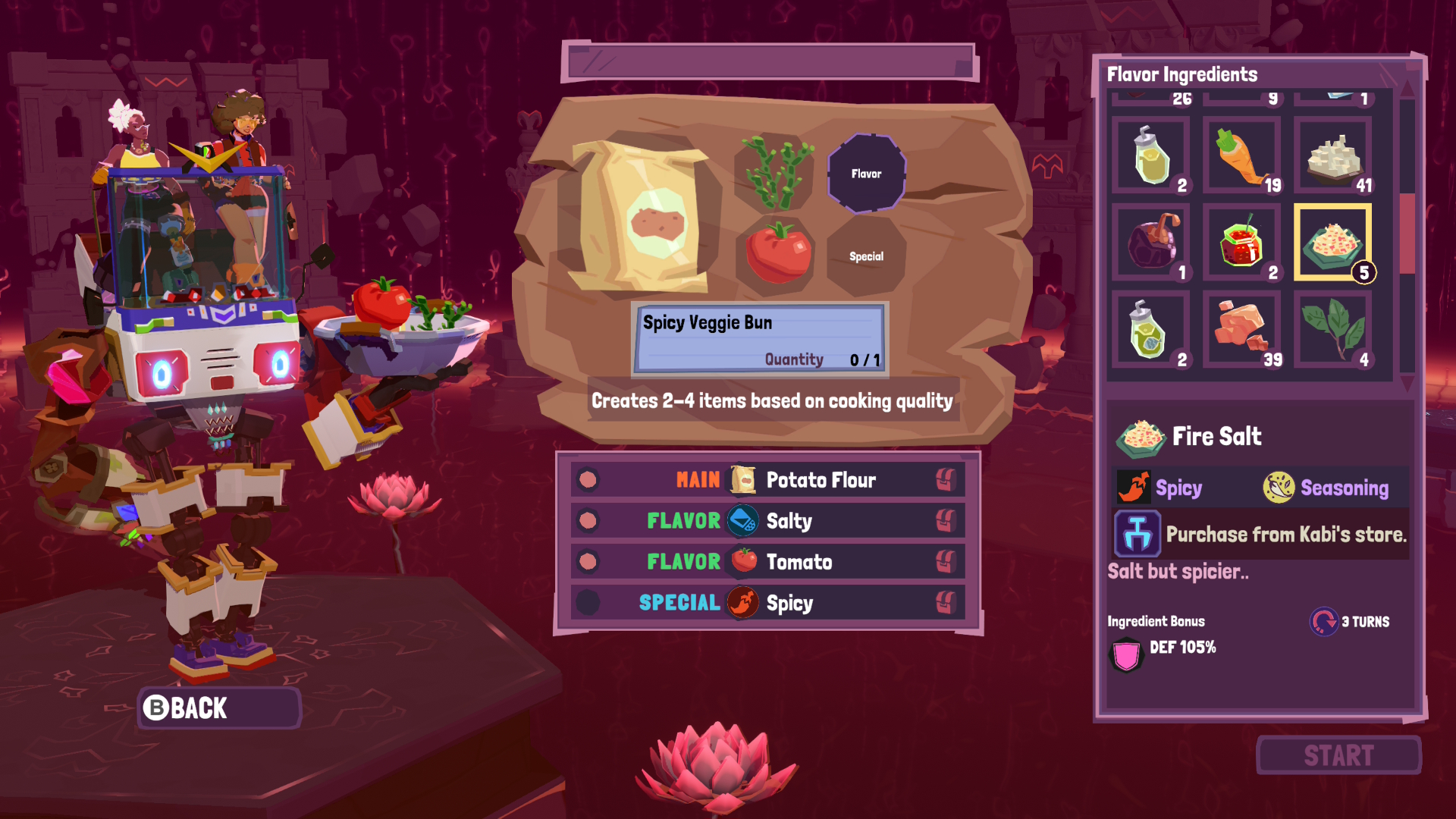Pick the lemon drink ingredient
The height and width of the screenshot is (819, 1456).
[1150, 155]
